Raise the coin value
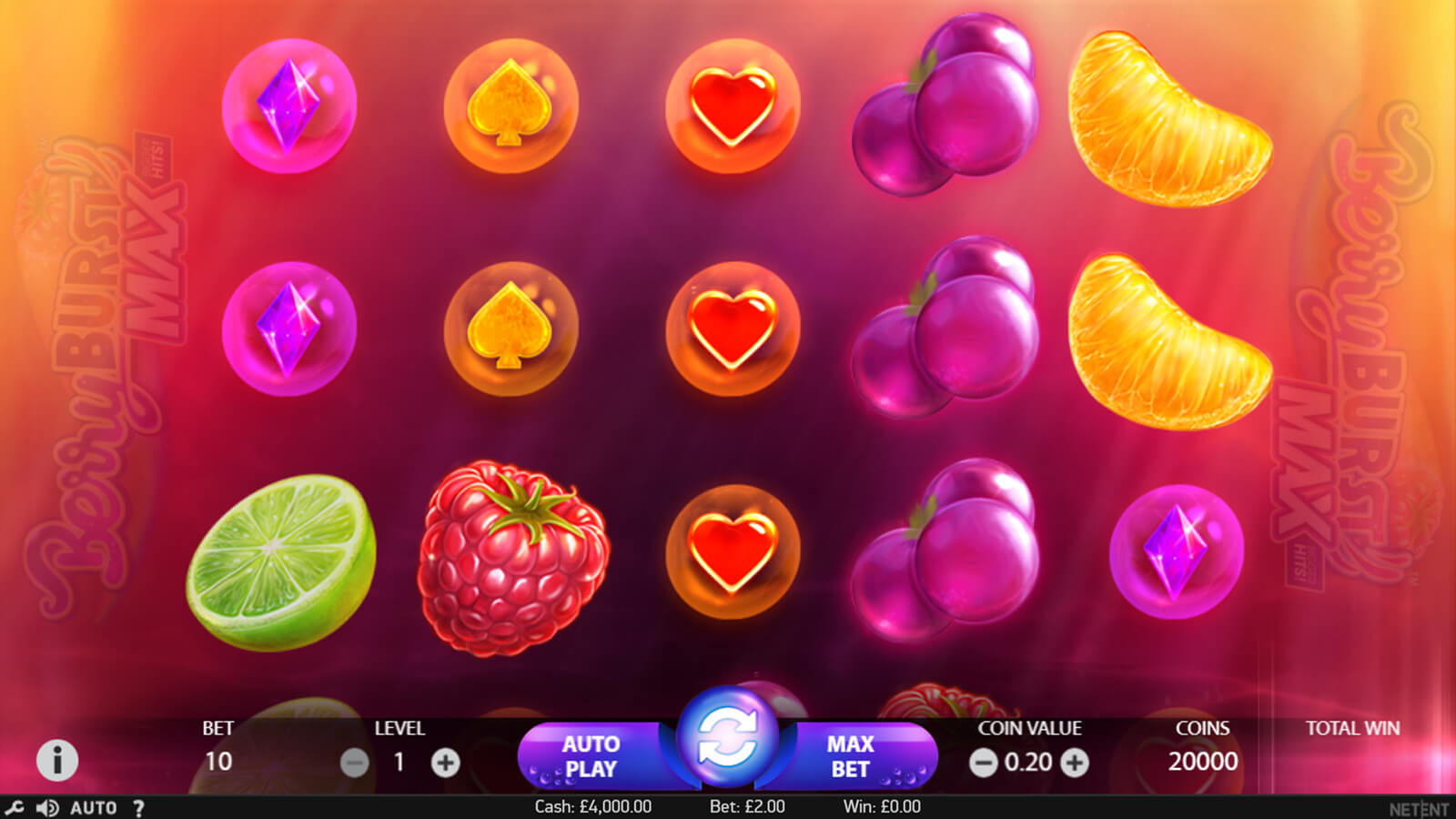 [1075, 763]
